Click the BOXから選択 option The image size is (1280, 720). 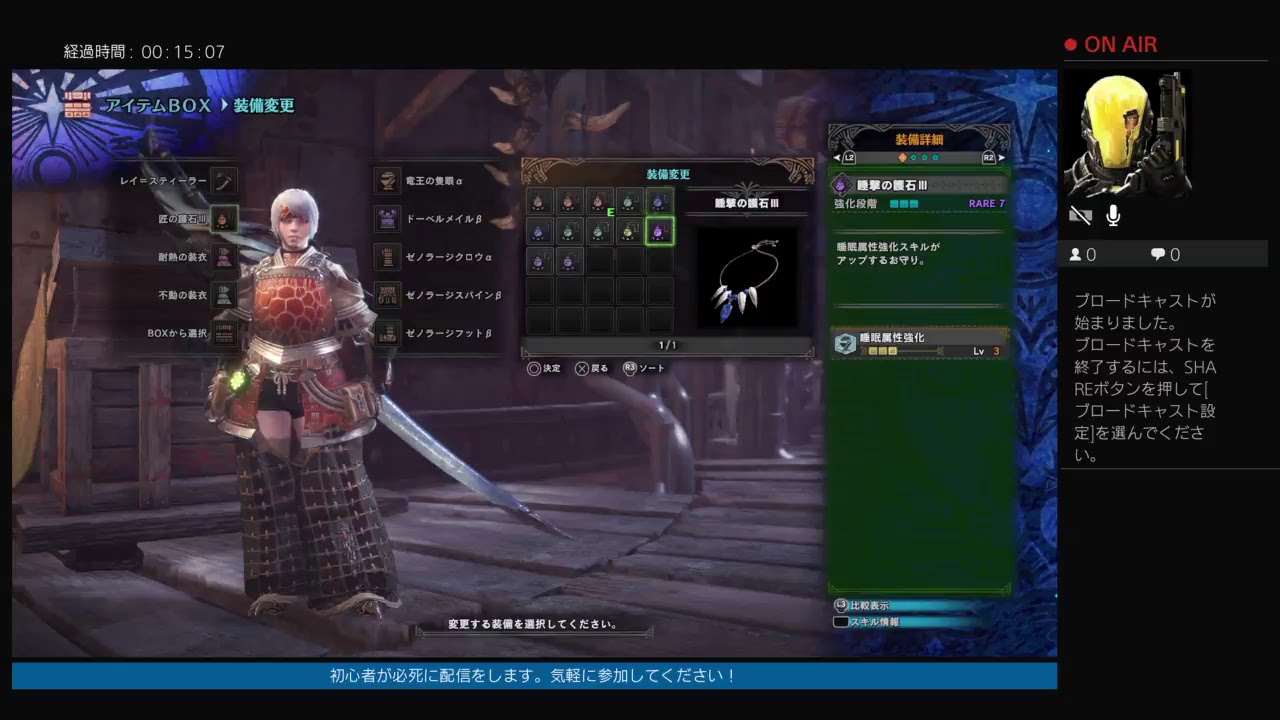coord(224,333)
